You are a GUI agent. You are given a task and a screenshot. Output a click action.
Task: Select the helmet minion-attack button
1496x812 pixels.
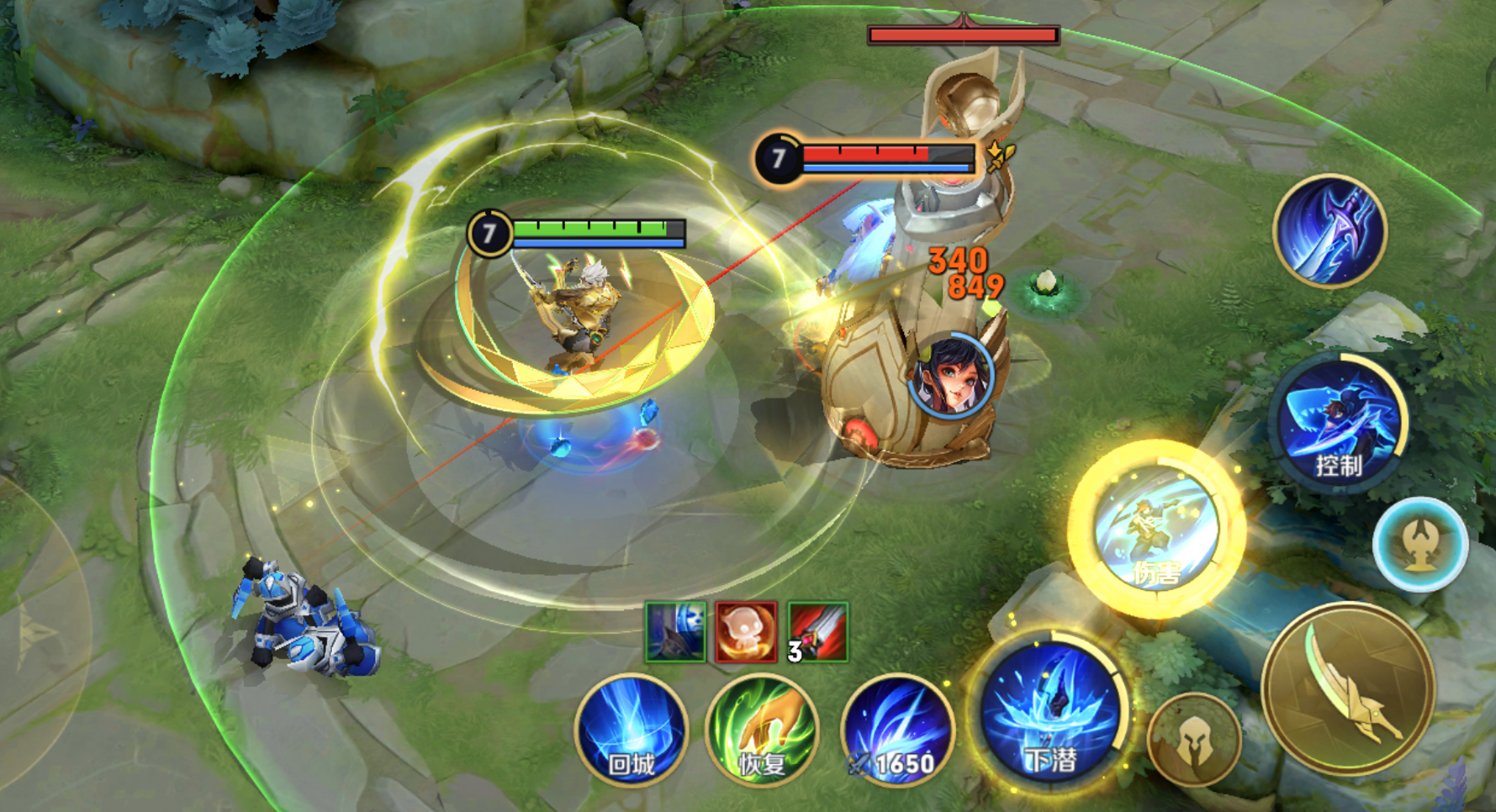(1194, 741)
